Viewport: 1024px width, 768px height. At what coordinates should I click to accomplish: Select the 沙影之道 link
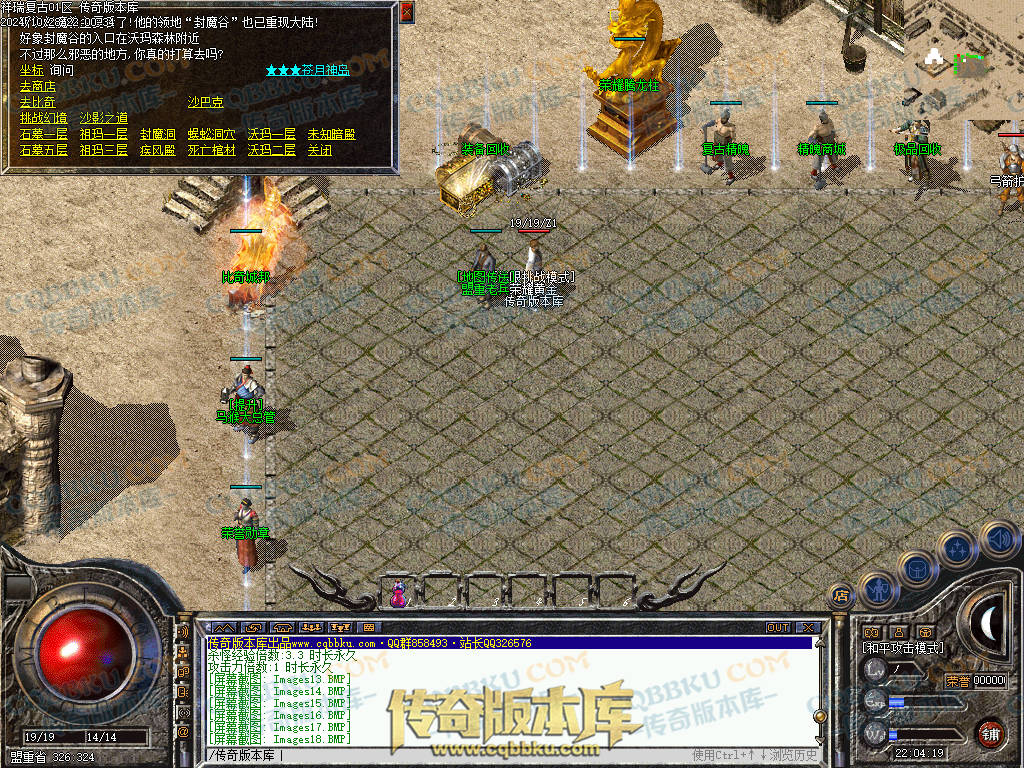104,118
